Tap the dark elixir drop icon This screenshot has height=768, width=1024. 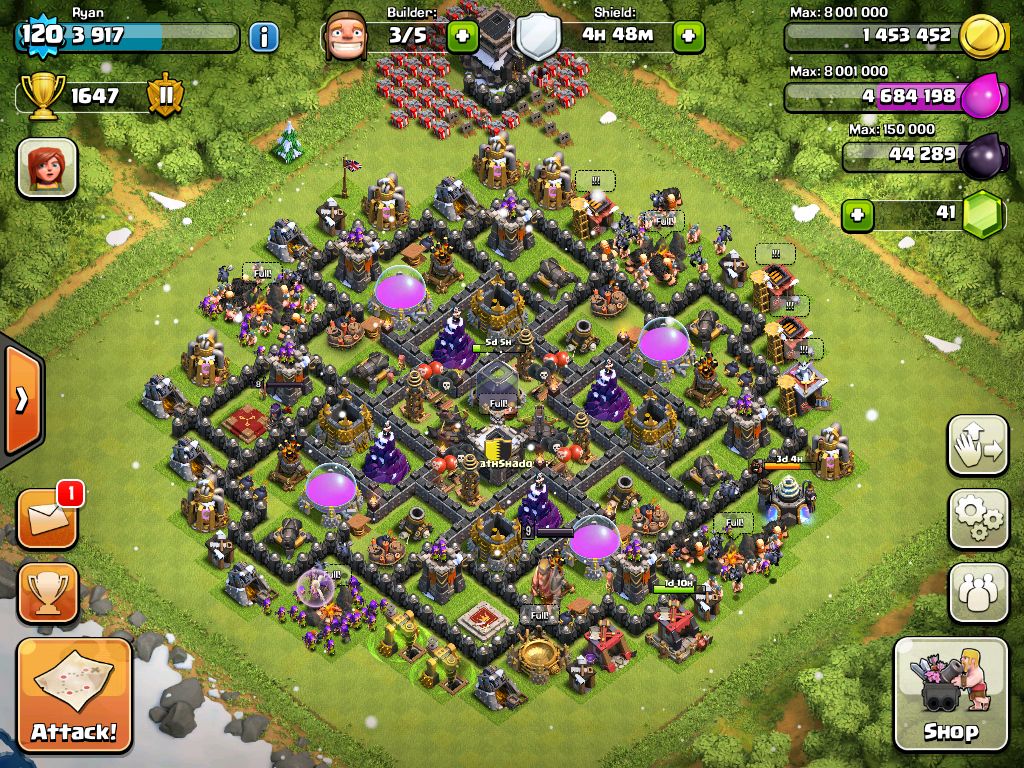[981, 157]
